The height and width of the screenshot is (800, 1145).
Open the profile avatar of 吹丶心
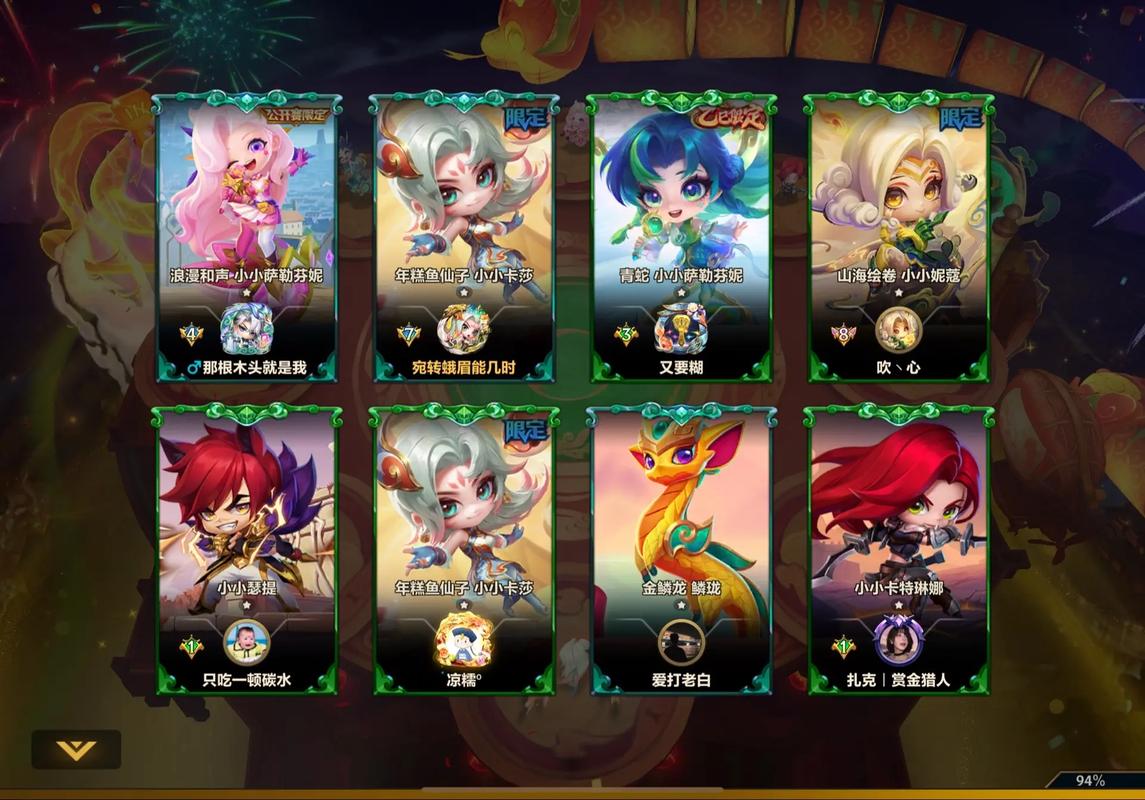pos(898,330)
